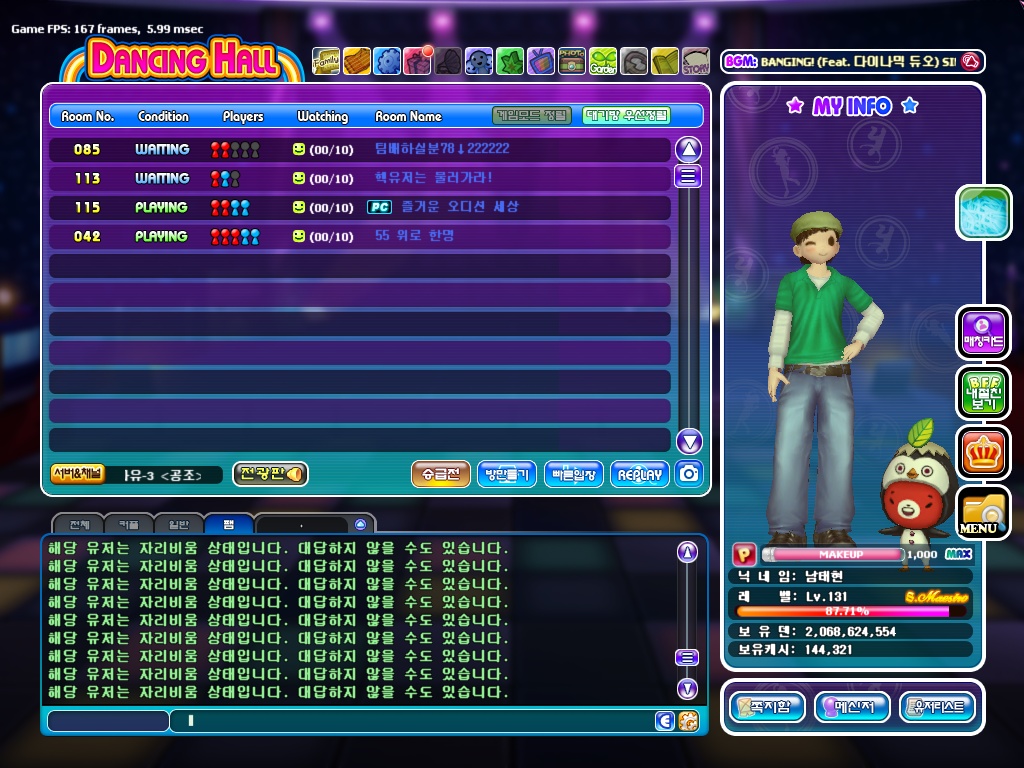Open the 서버&채널 server and channel selector
This screenshot has width=1024, height=768.
coord(77,474)
